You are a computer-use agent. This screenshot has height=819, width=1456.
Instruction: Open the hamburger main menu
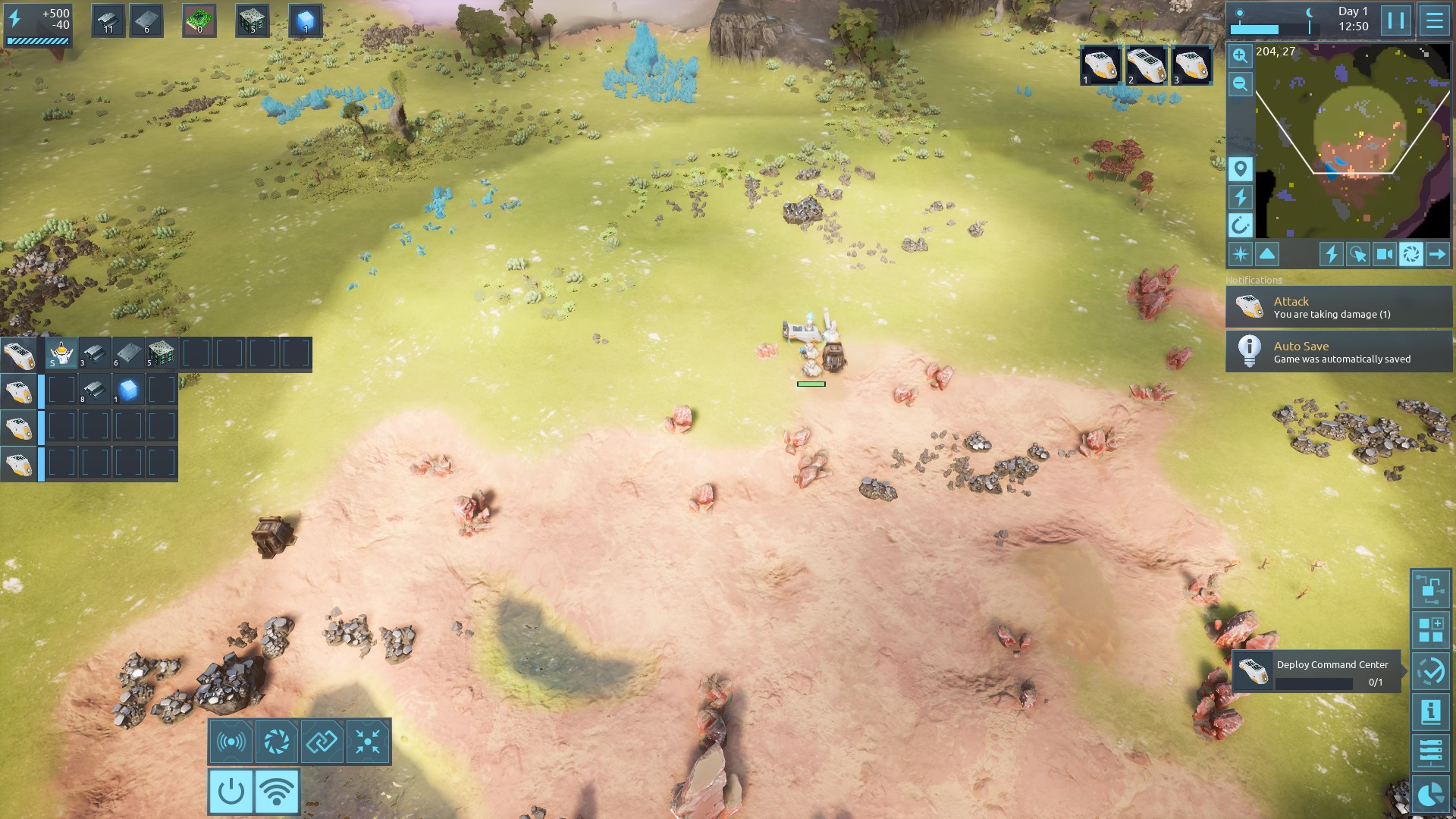(x=1434, y=20)
